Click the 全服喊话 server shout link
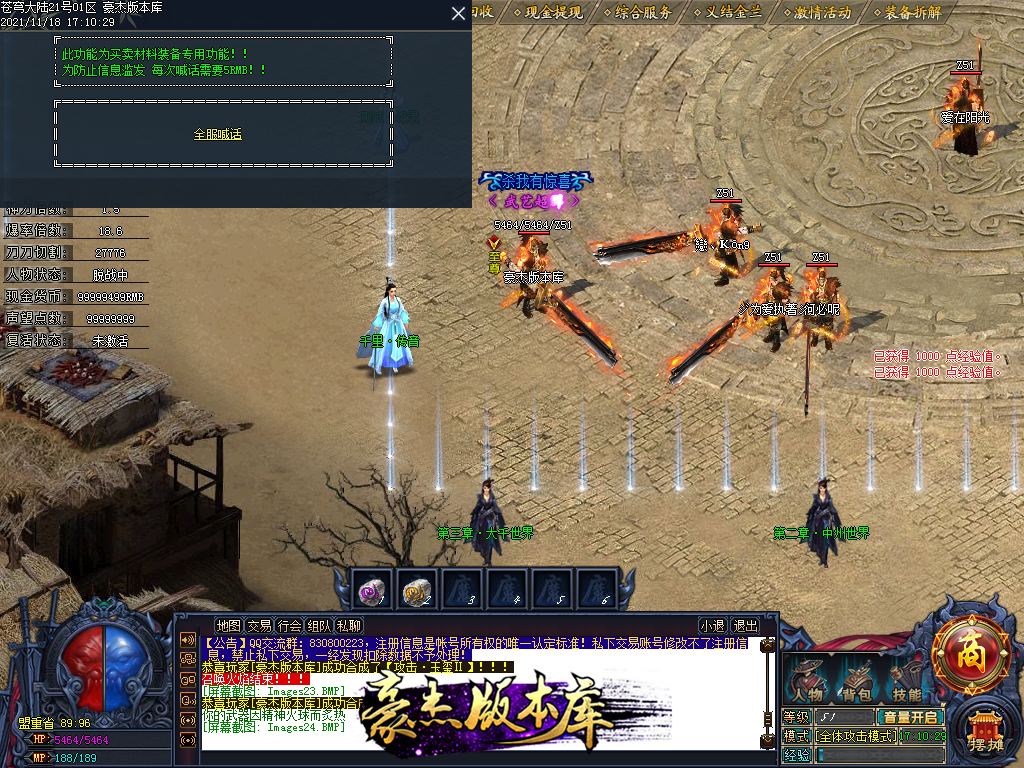Viewport: 1024px width, 768px height. (x=218, y=134)
